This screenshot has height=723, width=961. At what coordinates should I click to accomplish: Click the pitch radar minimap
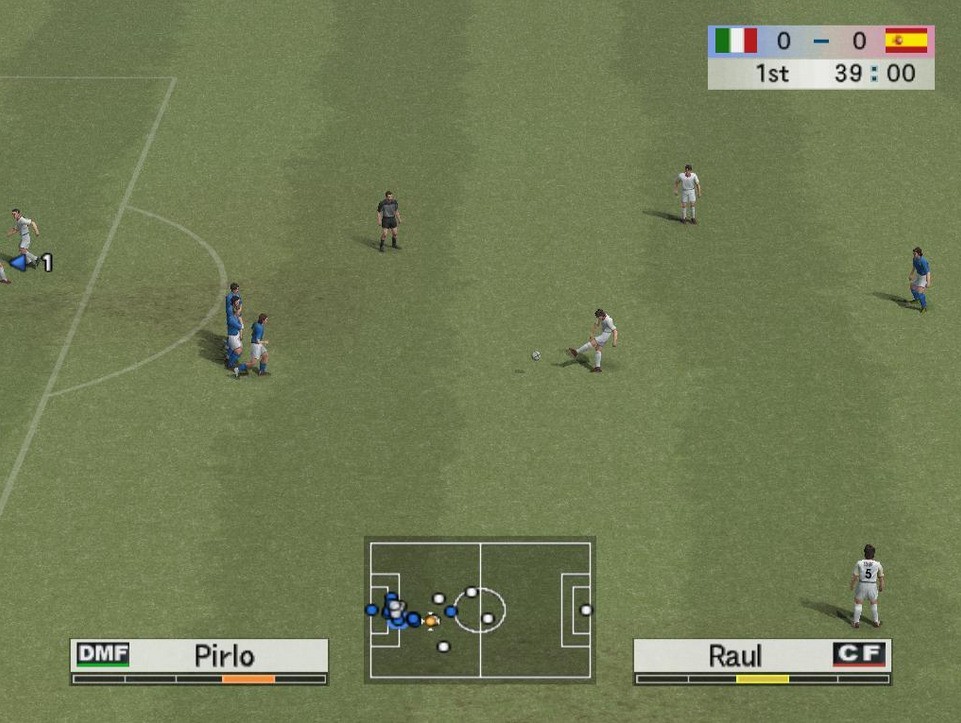480,610
